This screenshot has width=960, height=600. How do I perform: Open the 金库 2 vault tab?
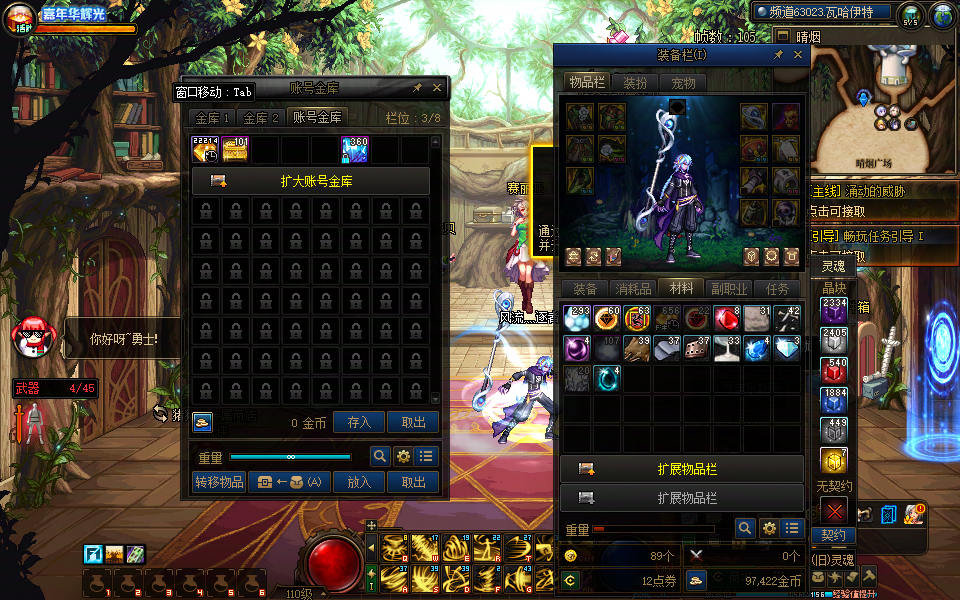(262, 118)
